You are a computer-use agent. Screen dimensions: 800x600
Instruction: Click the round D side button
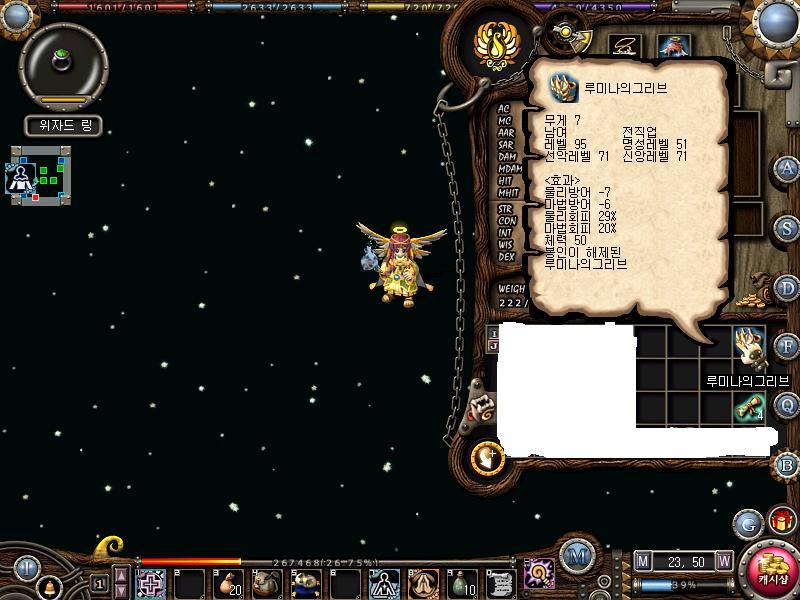pos(787,287)
